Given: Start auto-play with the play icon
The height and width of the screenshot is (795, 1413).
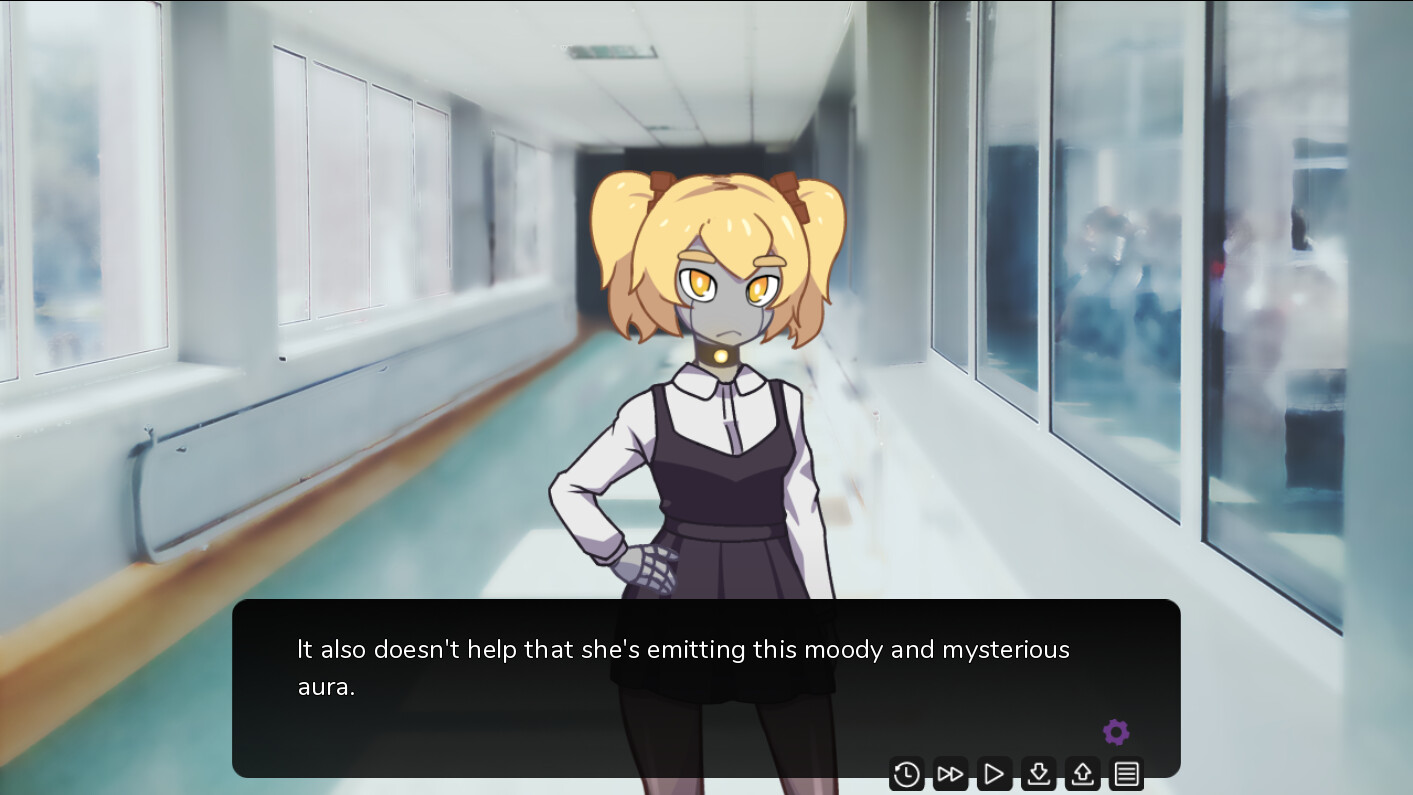Looking at the screenshot, I should click(994, 773).
